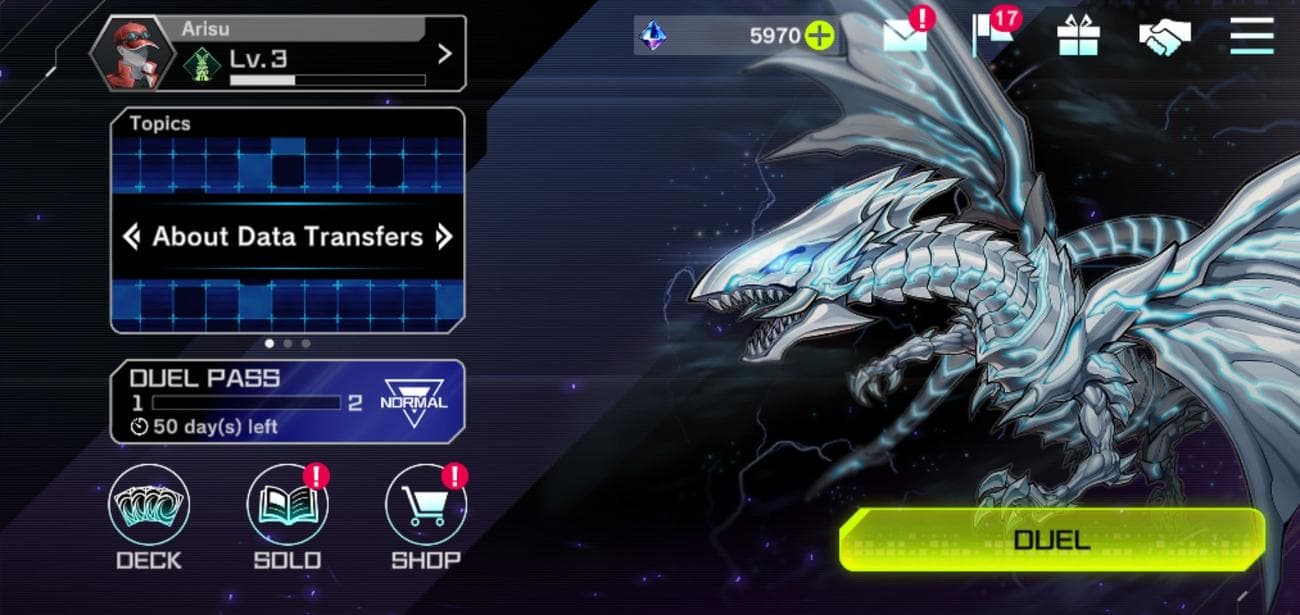This screenshot has width=1300, height=615.
Task: Open the Duel Pass panel
Action: 287,401
